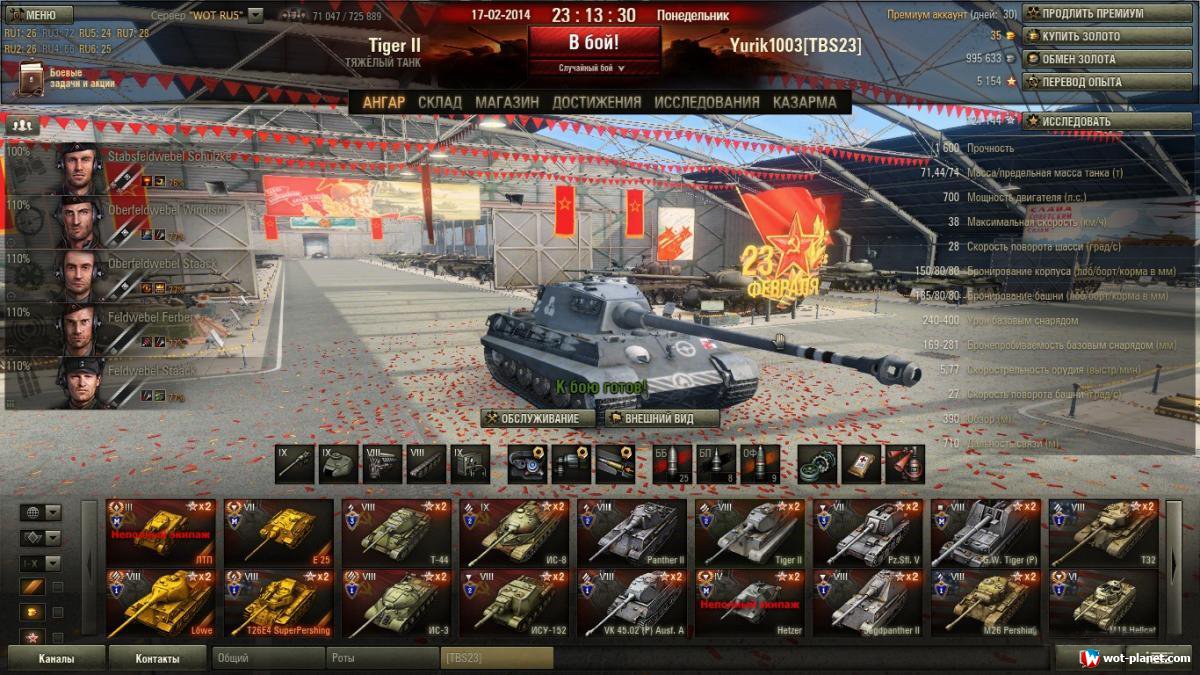1200x675 pixels.
Task: Open Обслуживание for the tank
Action: (538, 418)
